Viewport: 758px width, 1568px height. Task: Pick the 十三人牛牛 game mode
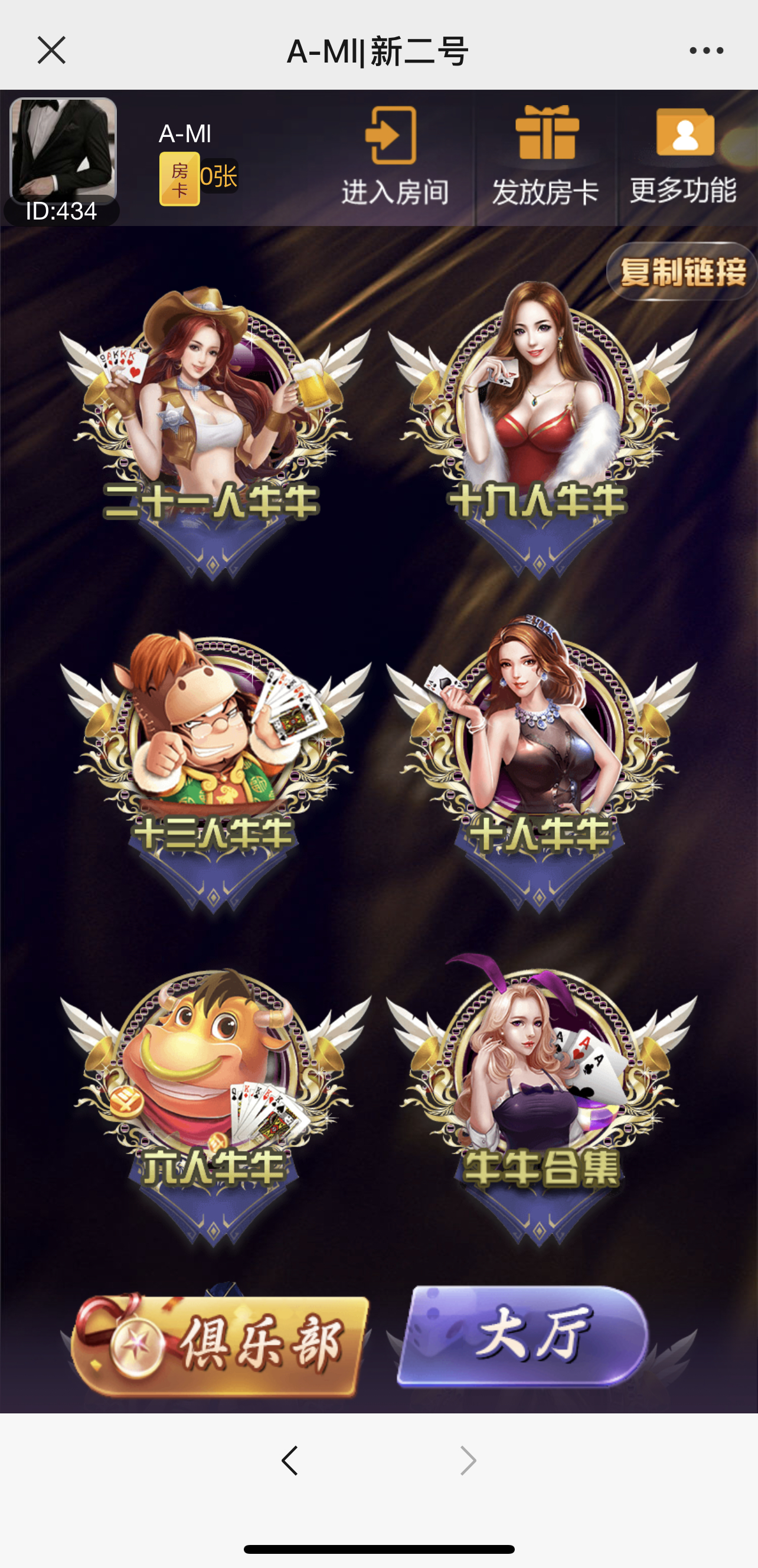213,767
